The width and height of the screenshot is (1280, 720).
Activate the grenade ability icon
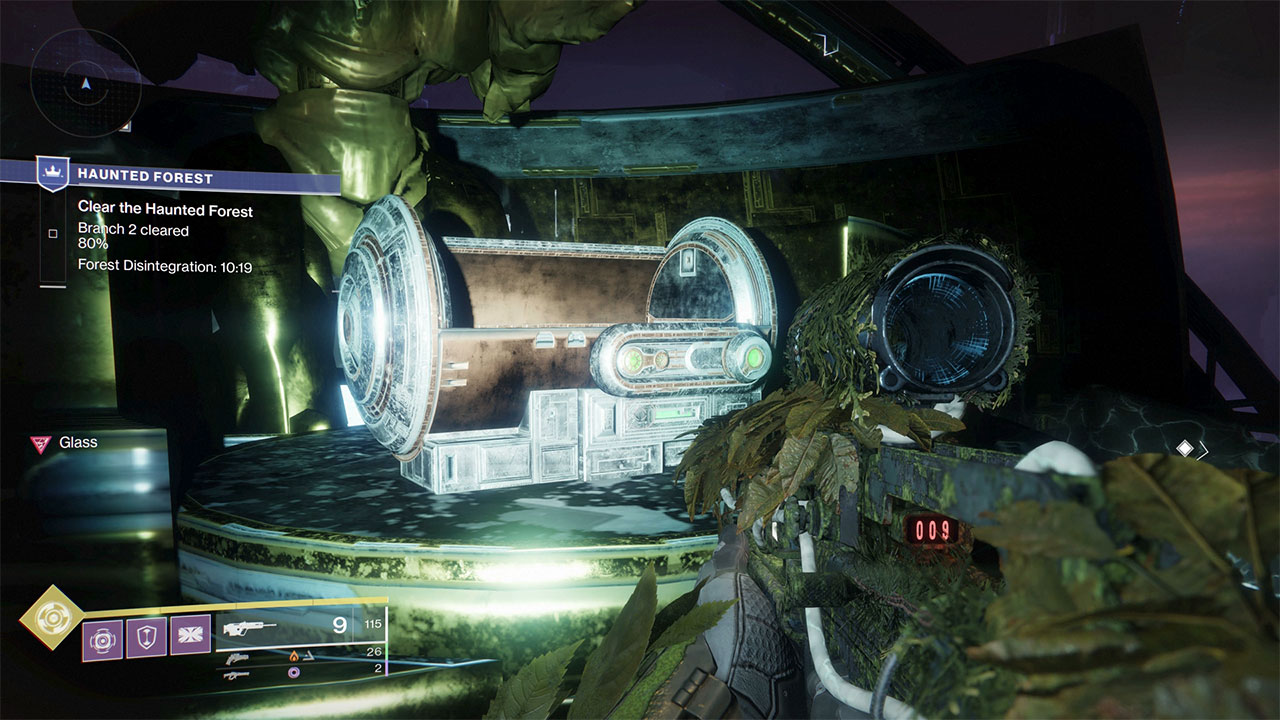[102, 636]
